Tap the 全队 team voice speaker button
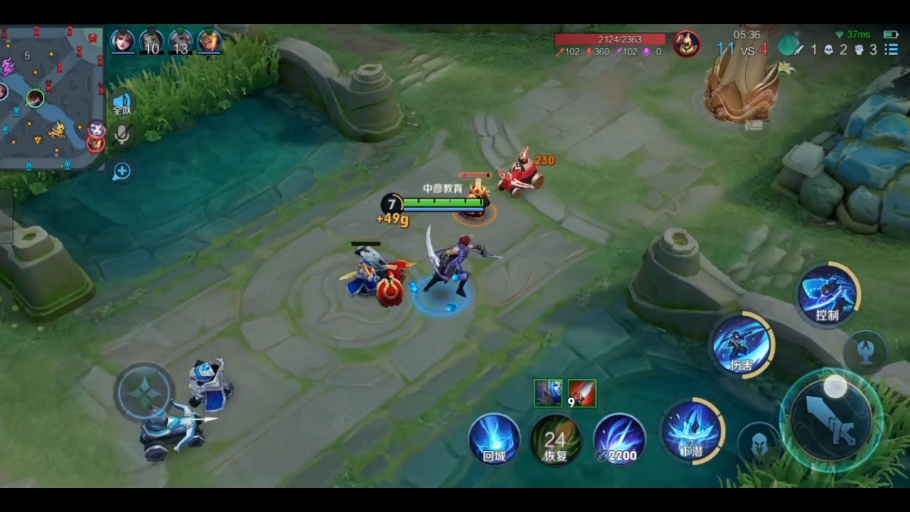 tap(122, 103)
